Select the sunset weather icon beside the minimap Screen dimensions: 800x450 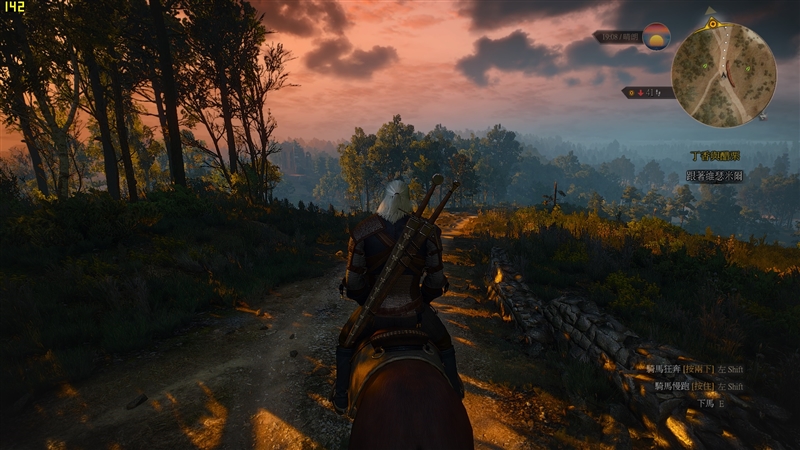point(656,37)
